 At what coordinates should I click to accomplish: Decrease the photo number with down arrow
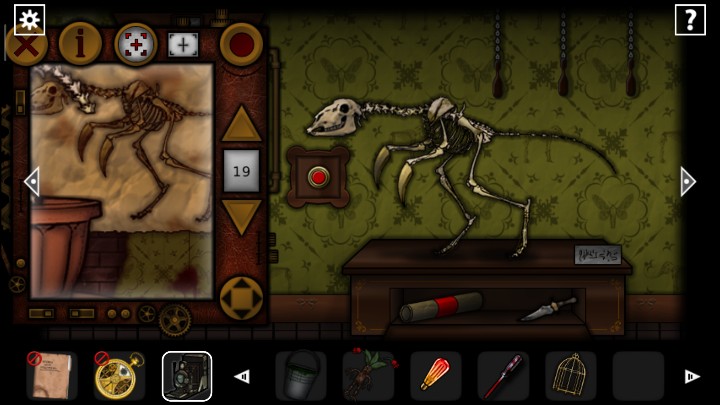click(x=241, y=217)
